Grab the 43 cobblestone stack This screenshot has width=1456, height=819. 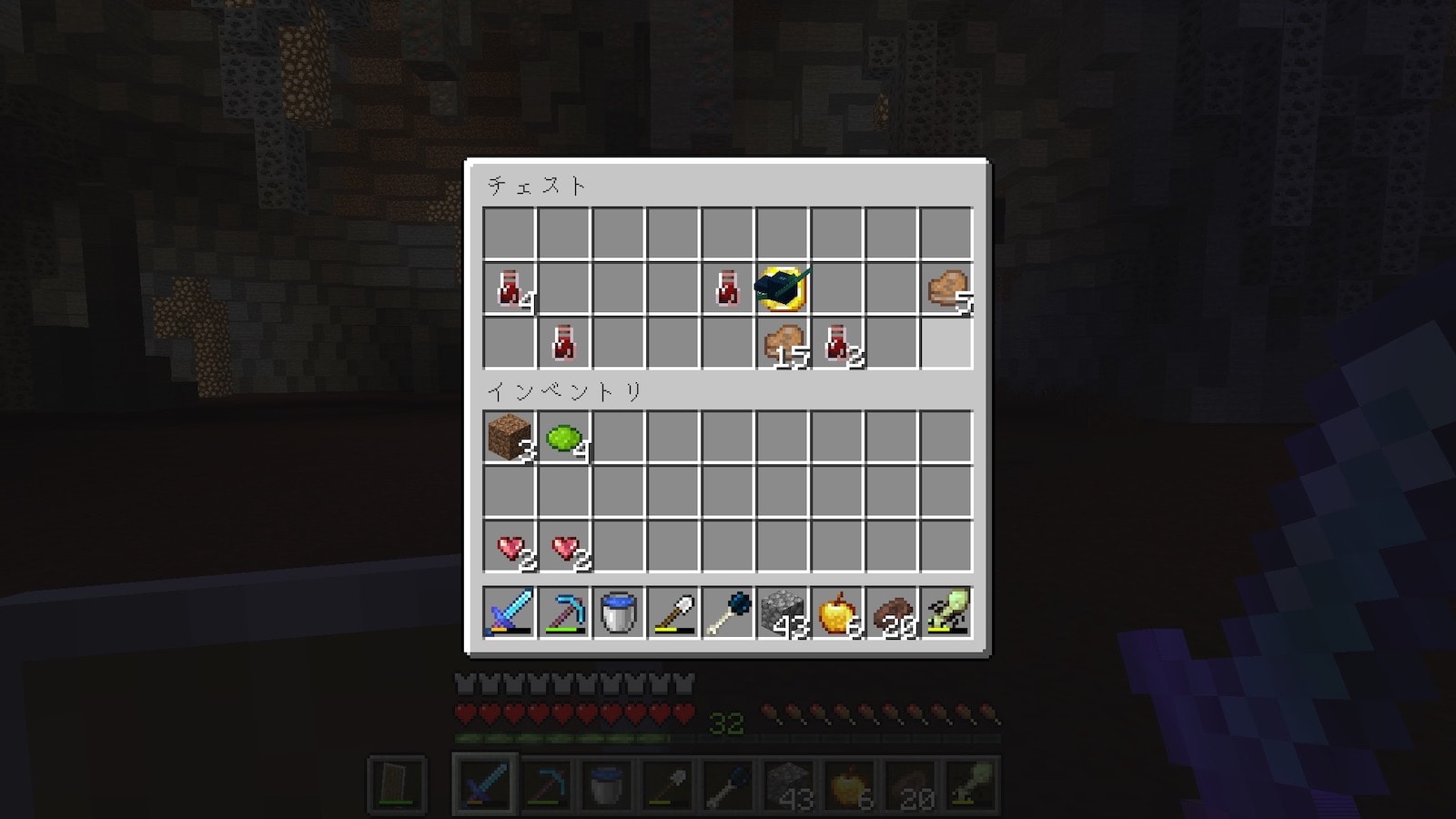point(783,612)
